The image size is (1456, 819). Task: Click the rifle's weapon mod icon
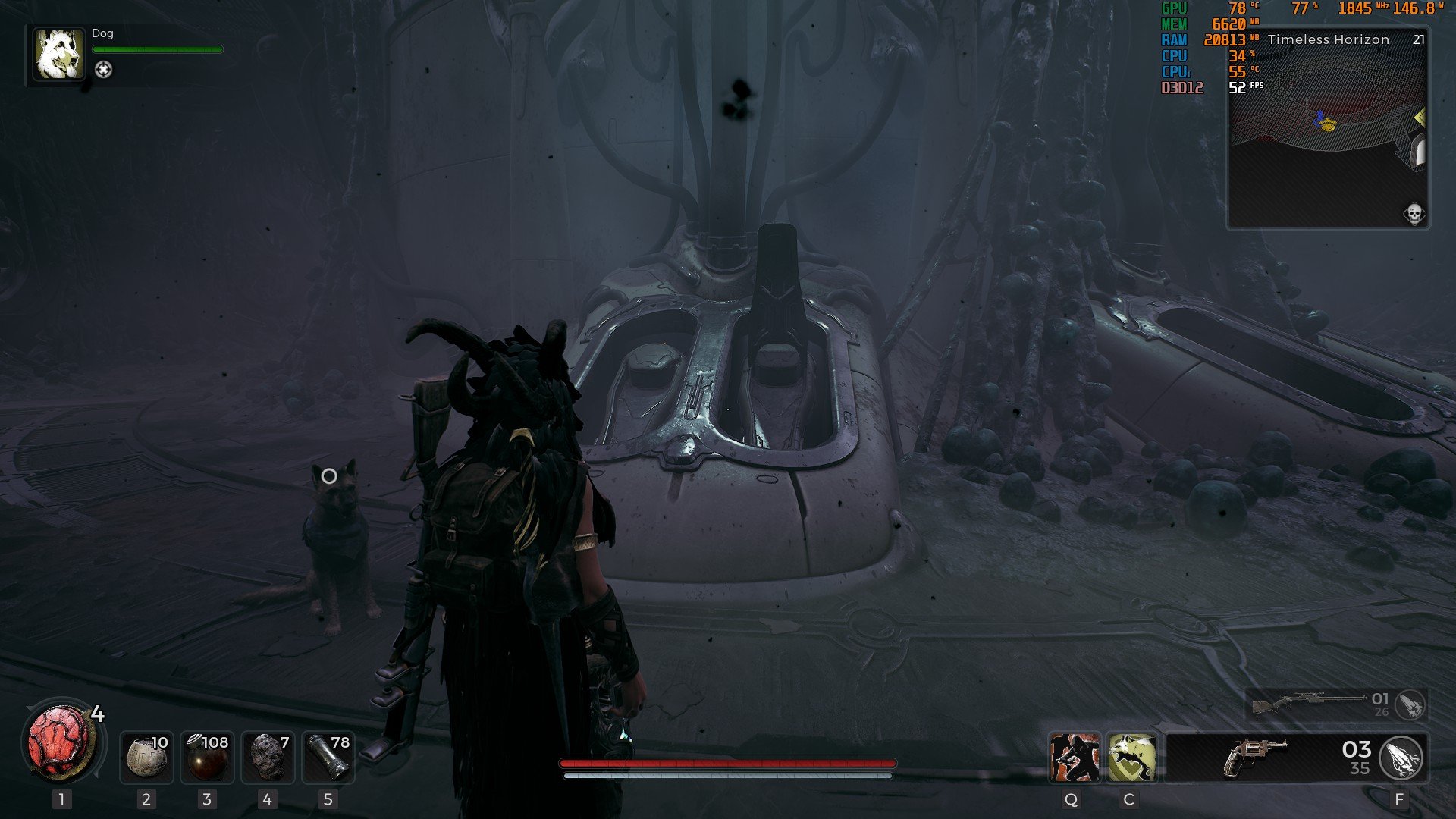coord(1410,705)
